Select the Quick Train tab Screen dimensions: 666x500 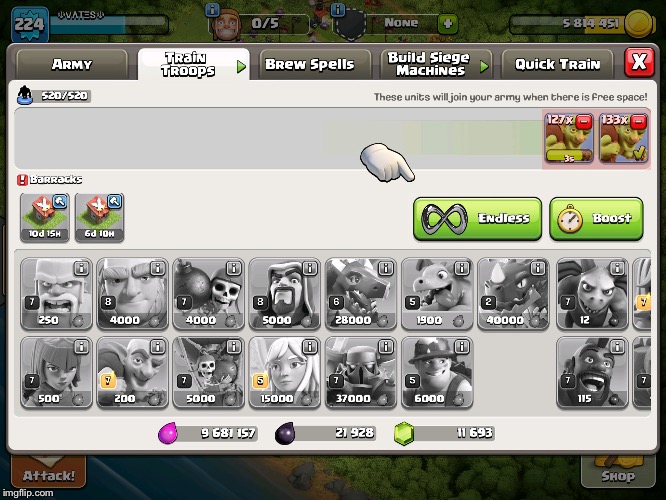(559, 64)
